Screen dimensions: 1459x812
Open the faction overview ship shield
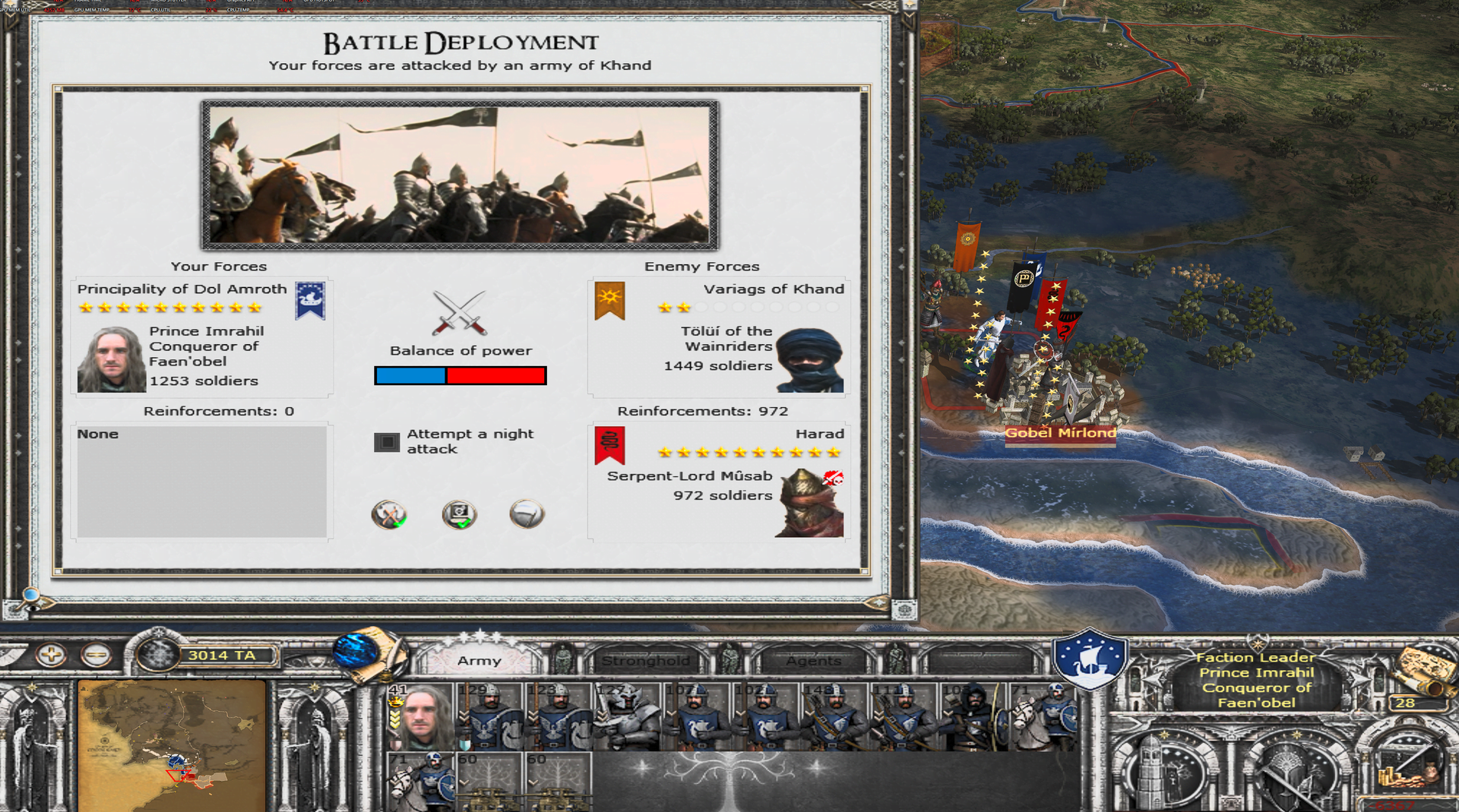[1090, 658]
